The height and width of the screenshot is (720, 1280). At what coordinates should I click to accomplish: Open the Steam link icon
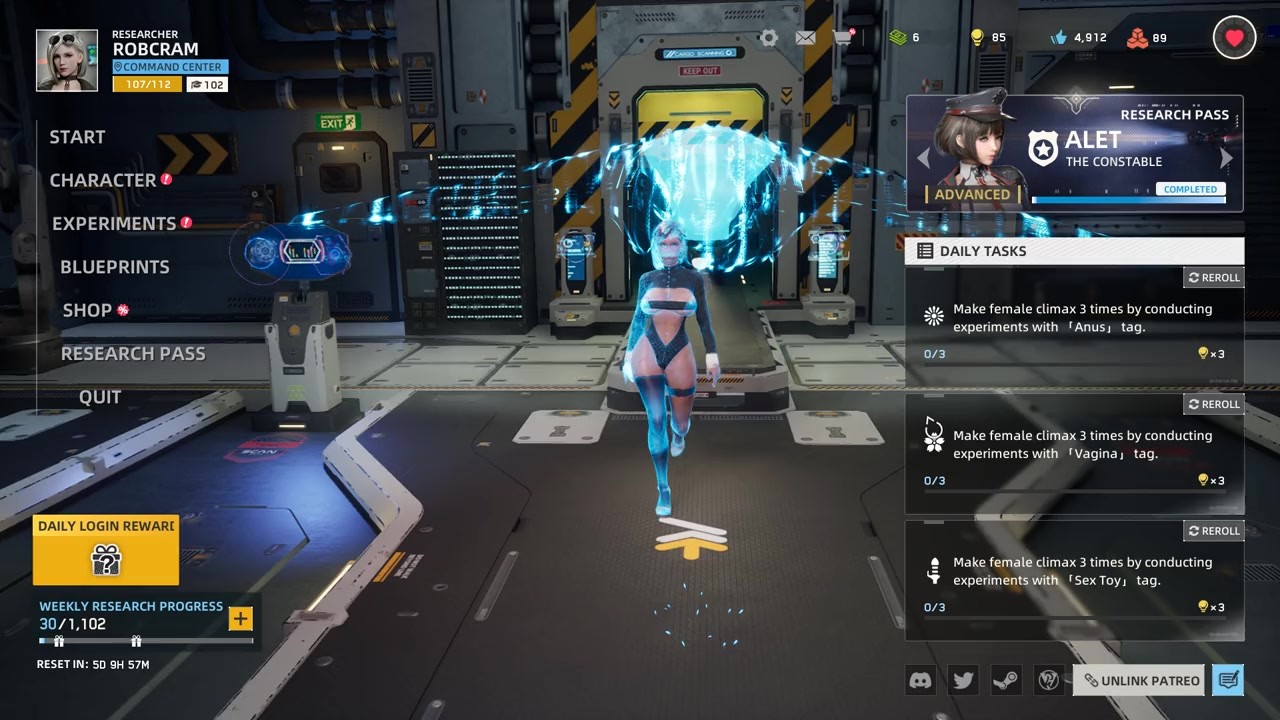(1006, 681)
